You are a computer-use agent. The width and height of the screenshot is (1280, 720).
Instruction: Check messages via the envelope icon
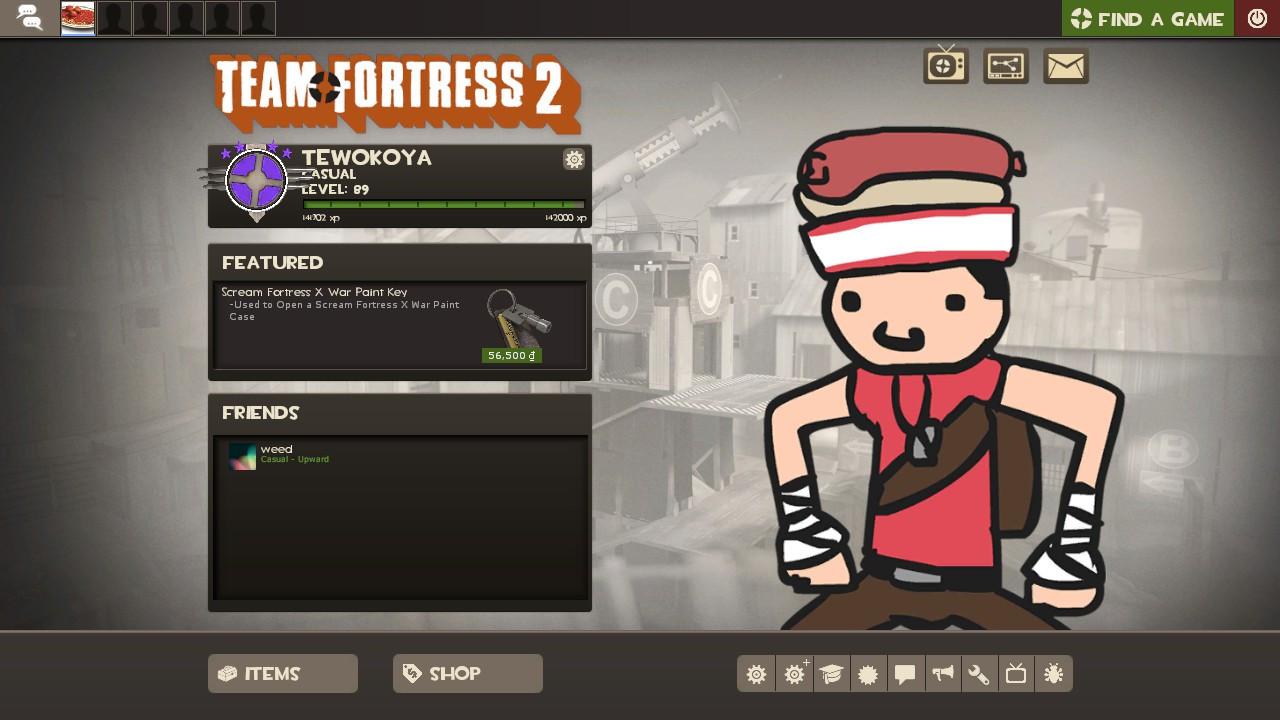click(1065, 64)
